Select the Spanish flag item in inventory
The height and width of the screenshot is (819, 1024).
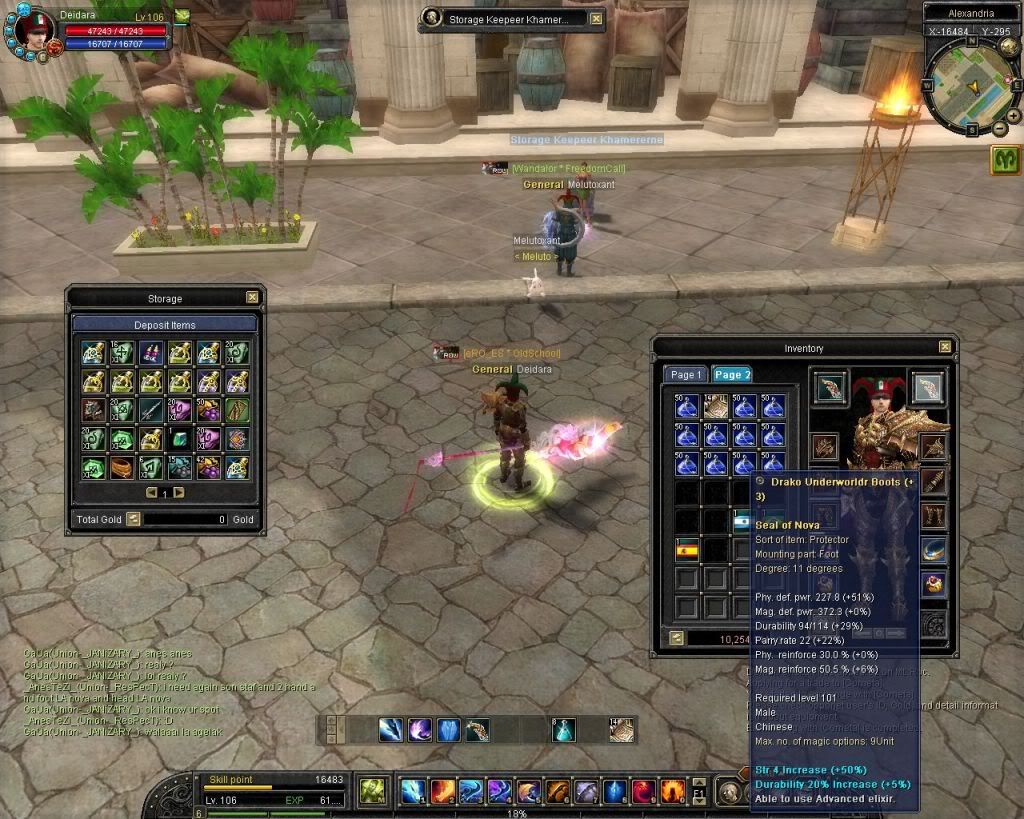687,549
